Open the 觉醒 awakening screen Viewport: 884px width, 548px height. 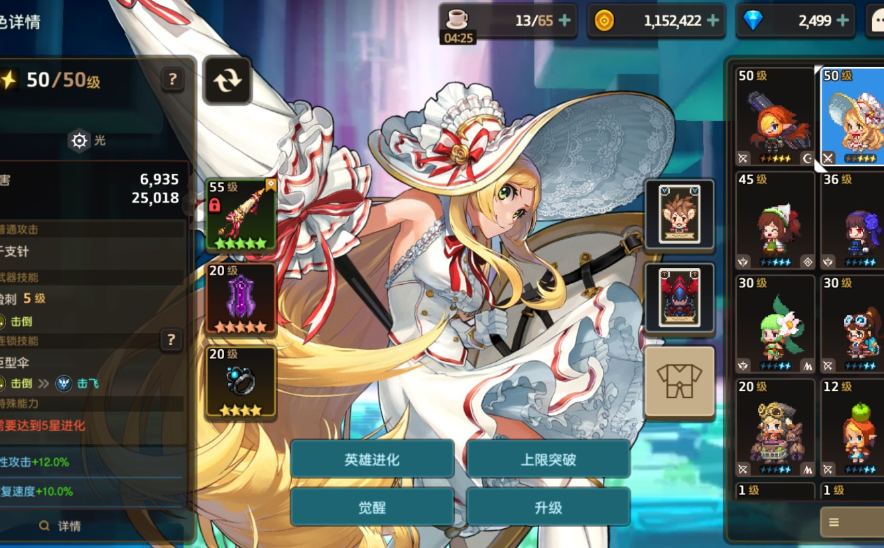[372, 507]
